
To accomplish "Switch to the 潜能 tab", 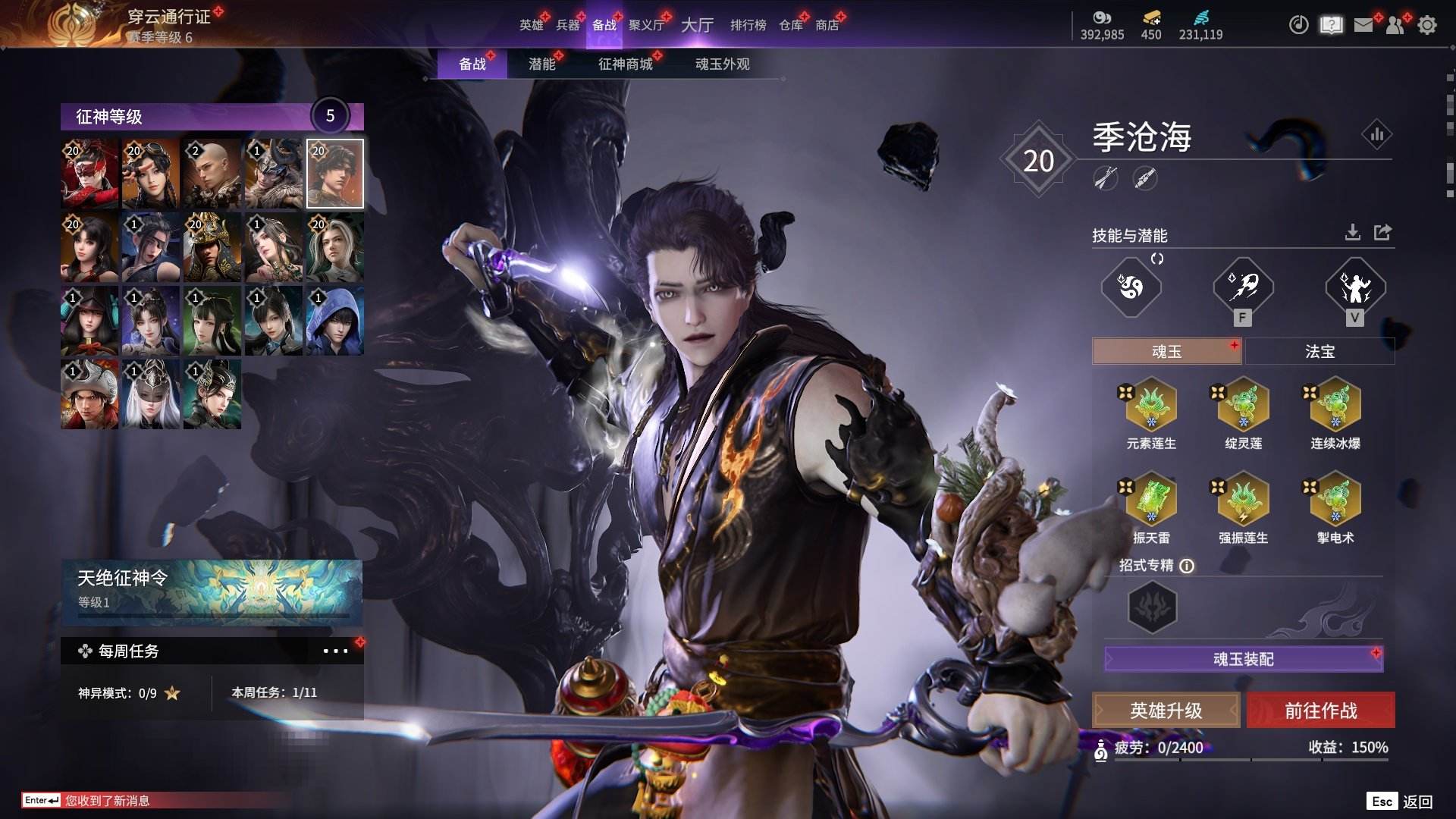I will [x=541, y=64].
